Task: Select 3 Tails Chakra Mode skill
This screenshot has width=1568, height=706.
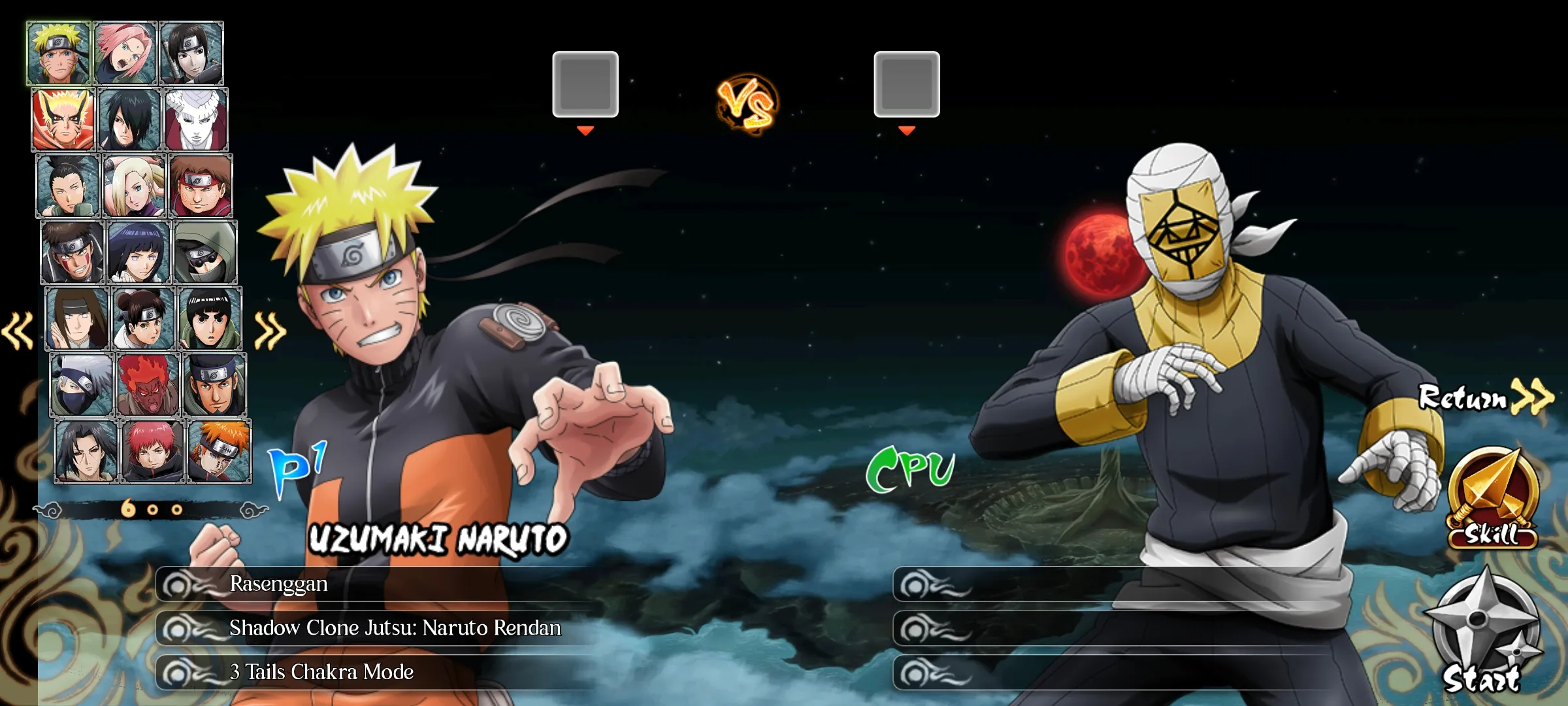Action: tap(379, 672)
